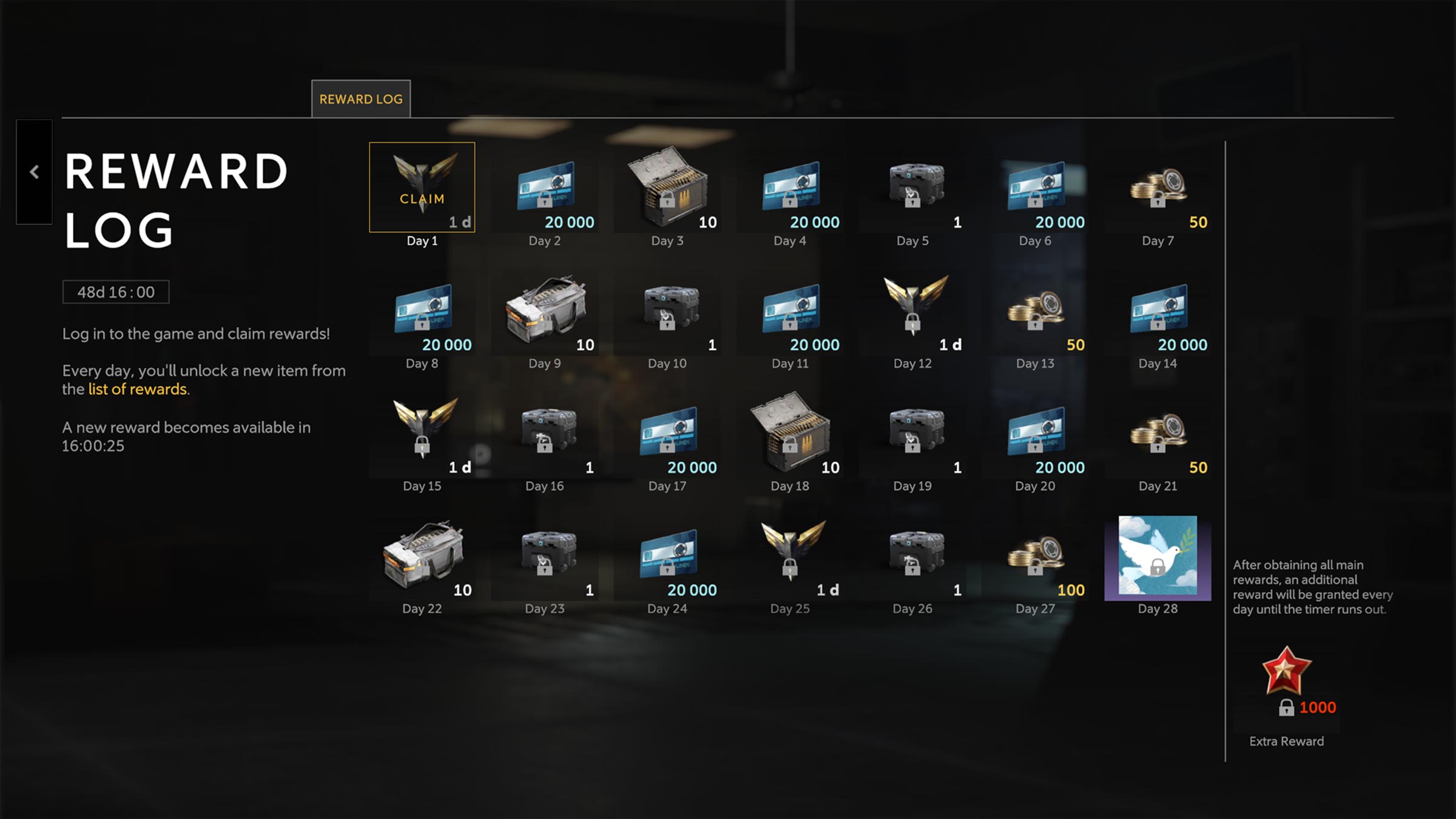Select the Day 5 locked crate reward

click(912, 188)
